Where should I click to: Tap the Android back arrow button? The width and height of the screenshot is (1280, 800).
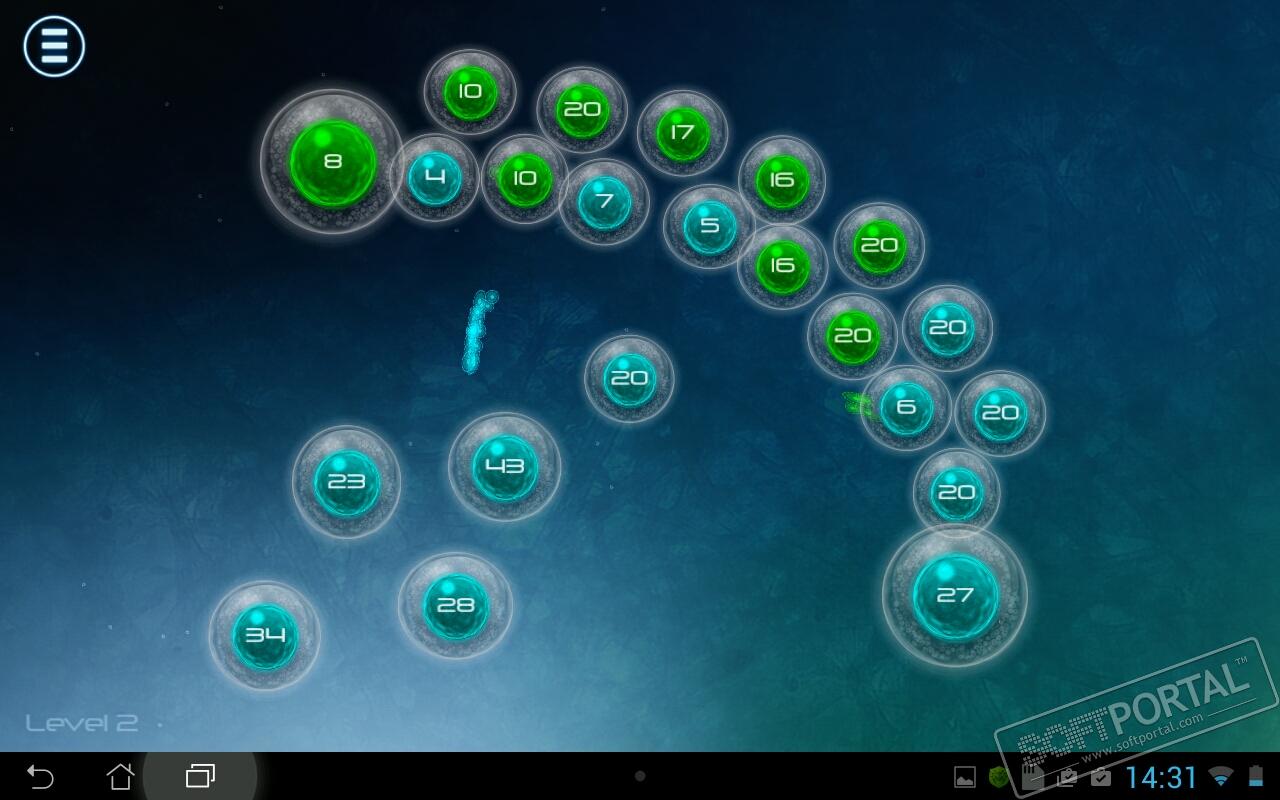tap(40, 776)
